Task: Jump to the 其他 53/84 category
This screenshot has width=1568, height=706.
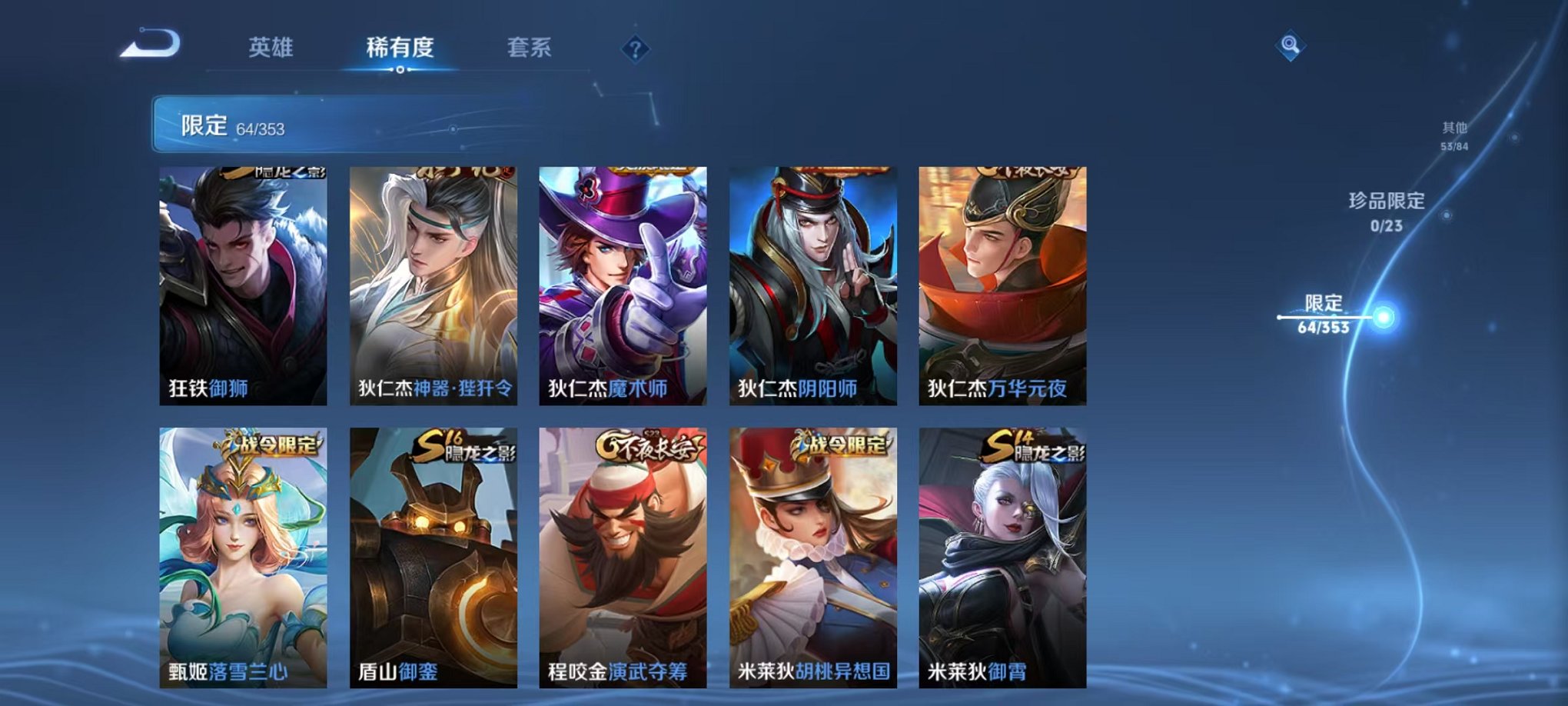Action: [x=1455, y=135]
